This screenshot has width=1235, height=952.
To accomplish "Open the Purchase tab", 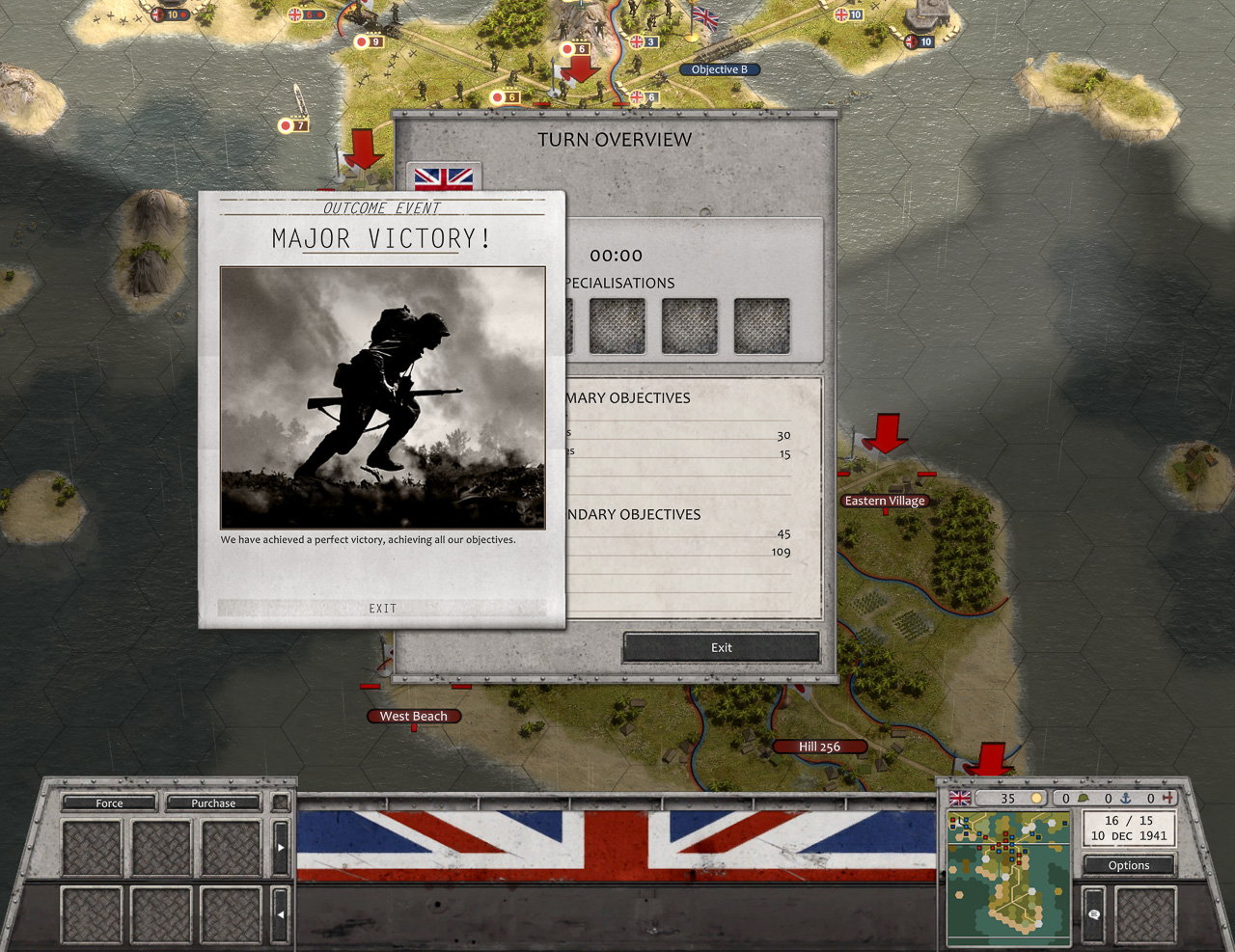I will pyautogui.click(x=212, y=802).
